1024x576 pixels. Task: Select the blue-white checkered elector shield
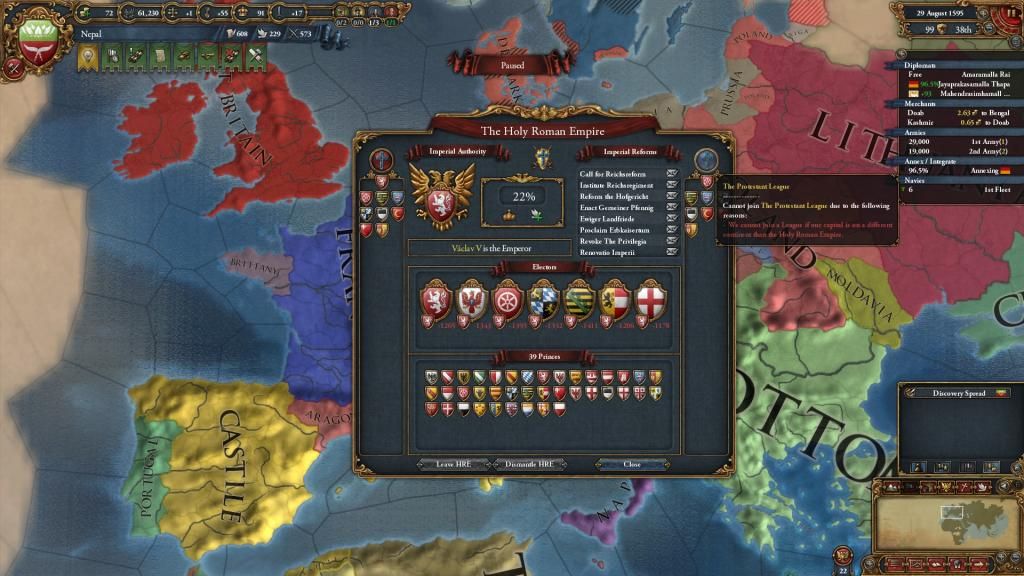(x=544, y=298)
